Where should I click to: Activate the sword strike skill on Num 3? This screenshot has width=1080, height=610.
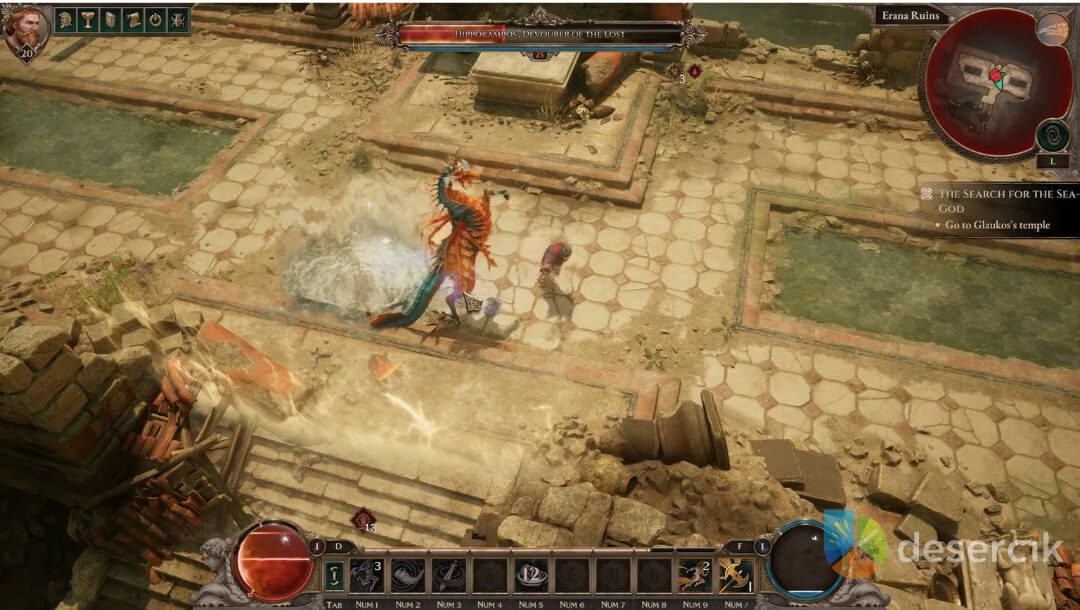click(448, 575)
